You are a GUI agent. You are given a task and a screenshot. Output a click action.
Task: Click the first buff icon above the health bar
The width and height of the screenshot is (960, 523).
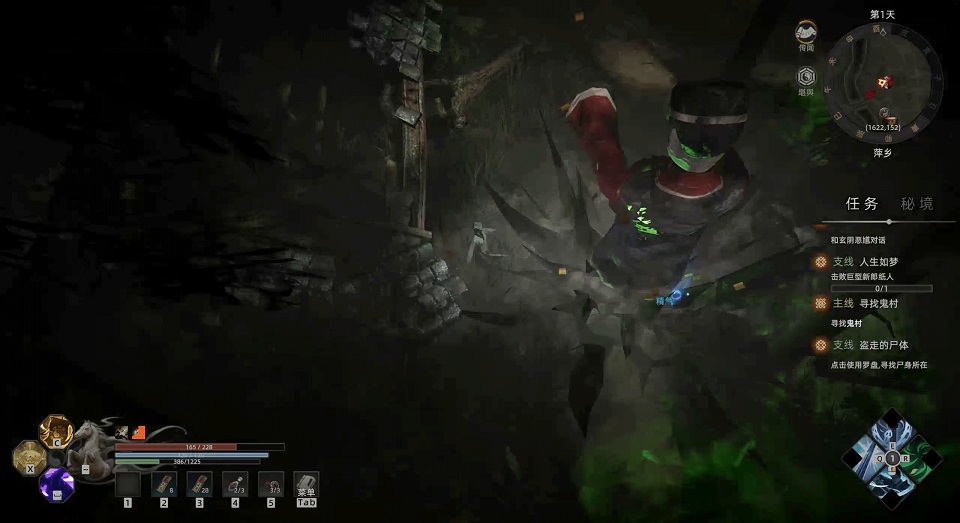[123, 432]
